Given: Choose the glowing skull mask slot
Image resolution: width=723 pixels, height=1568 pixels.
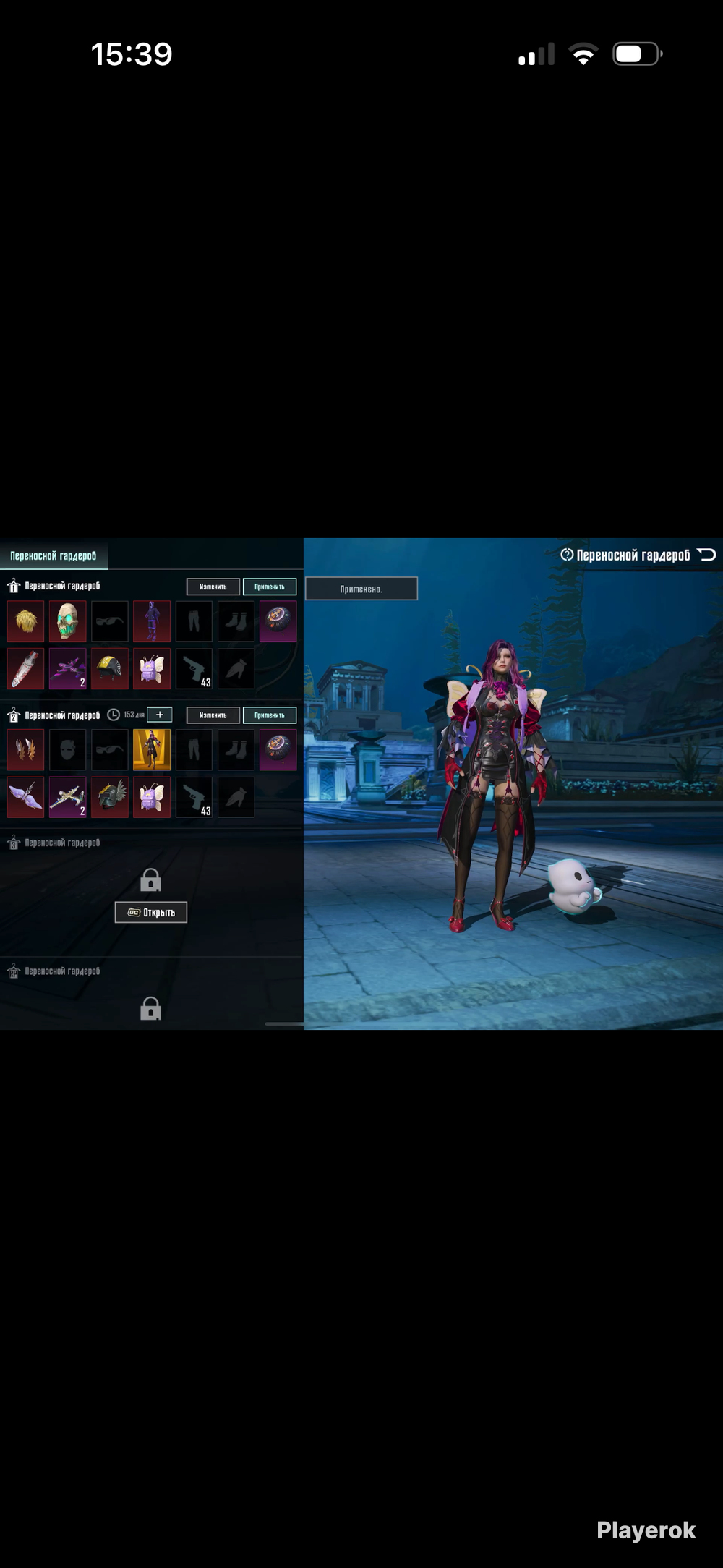Looking at the screenshot, I should coord(68,621).
